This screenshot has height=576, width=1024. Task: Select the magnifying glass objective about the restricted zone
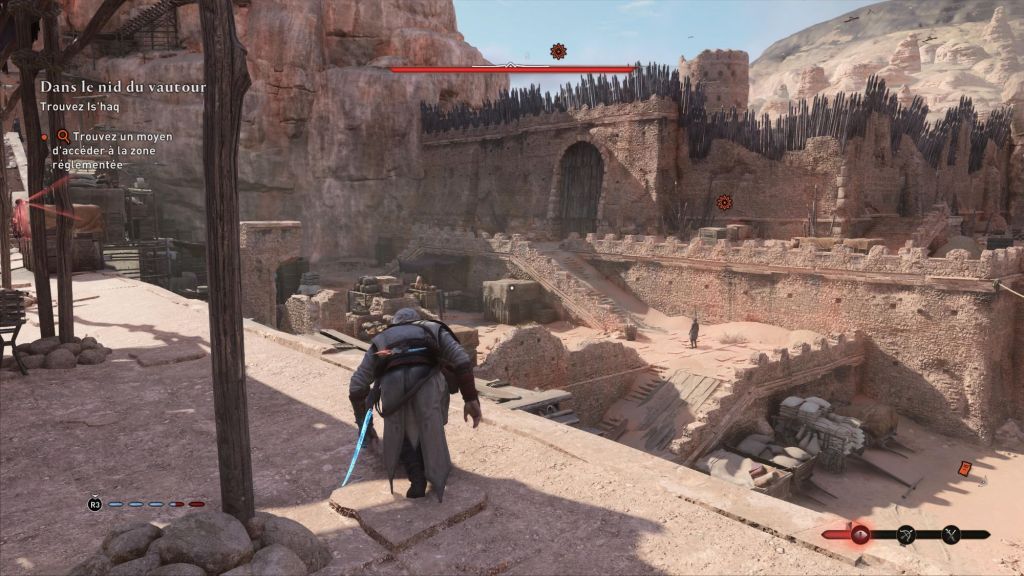click(63, 136)
